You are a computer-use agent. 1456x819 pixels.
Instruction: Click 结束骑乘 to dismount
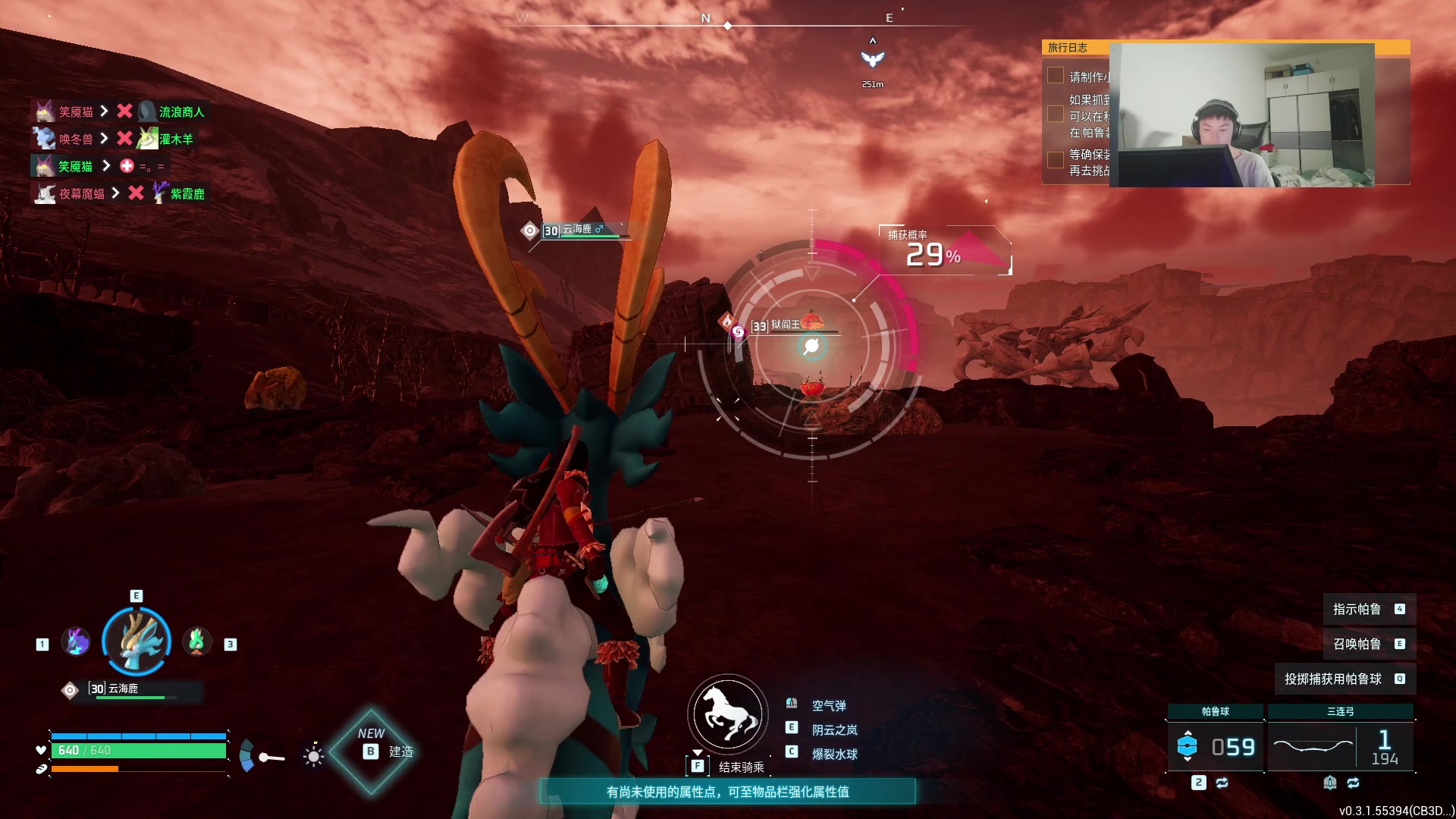[x=741, y=767]
